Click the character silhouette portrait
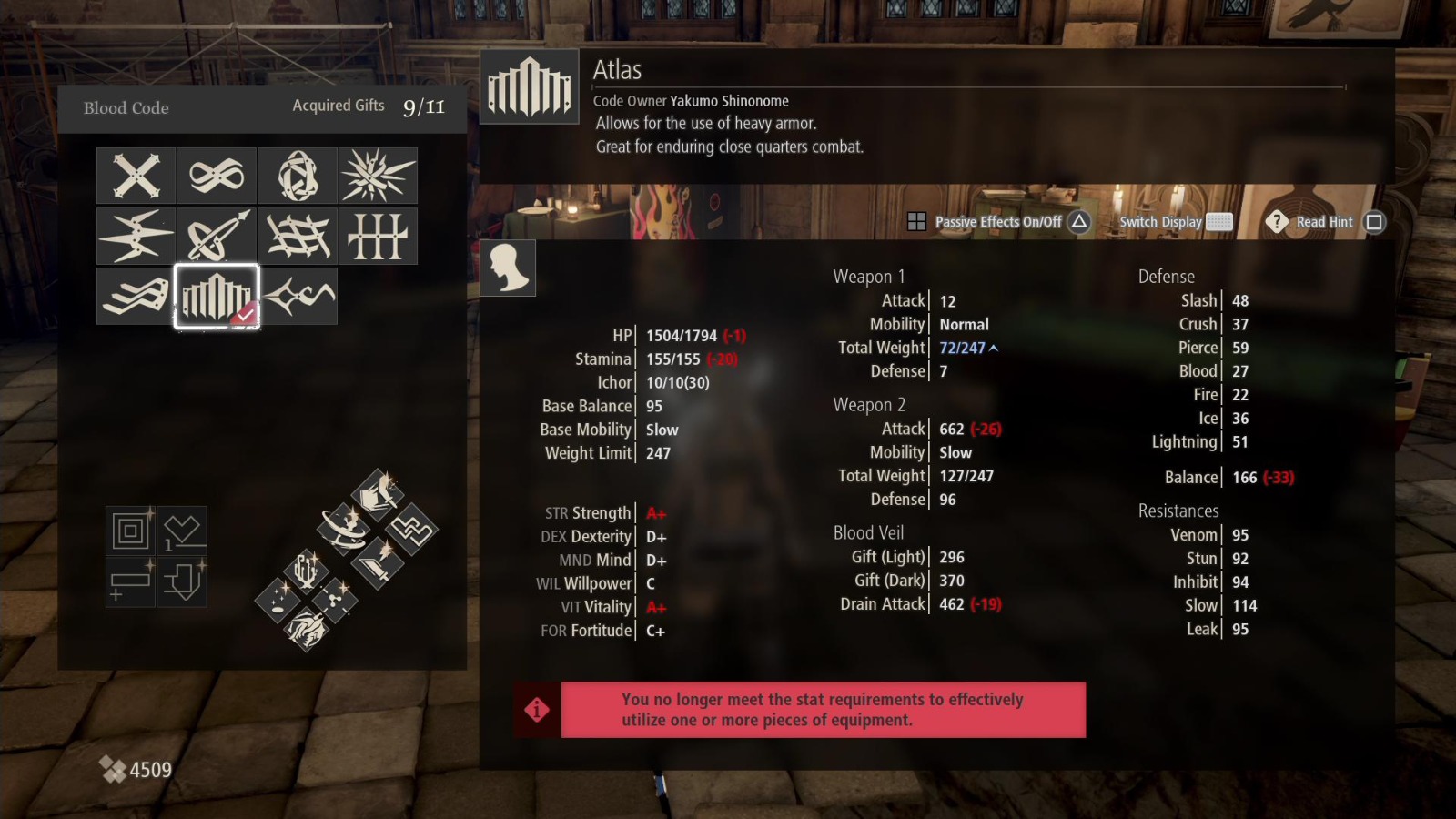This screenshot has height=819, width=1456. click(x=509, y=268)
